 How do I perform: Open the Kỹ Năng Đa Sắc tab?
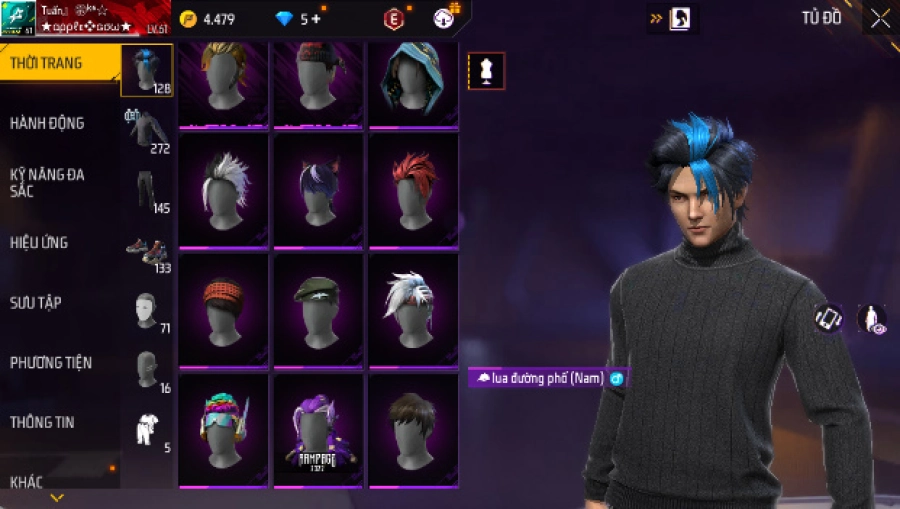(x=47, y=182)
